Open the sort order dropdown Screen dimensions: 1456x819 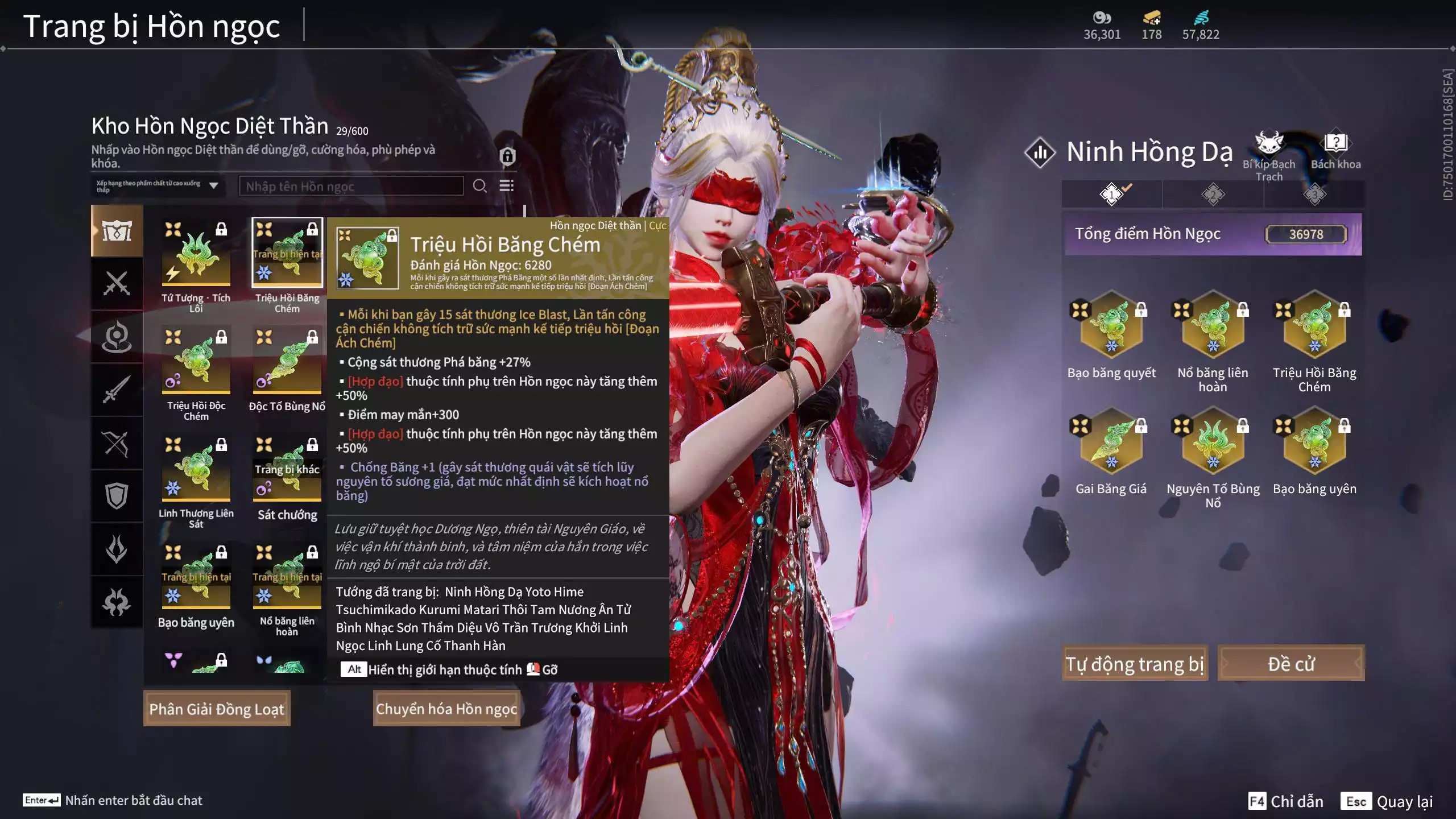158,186
